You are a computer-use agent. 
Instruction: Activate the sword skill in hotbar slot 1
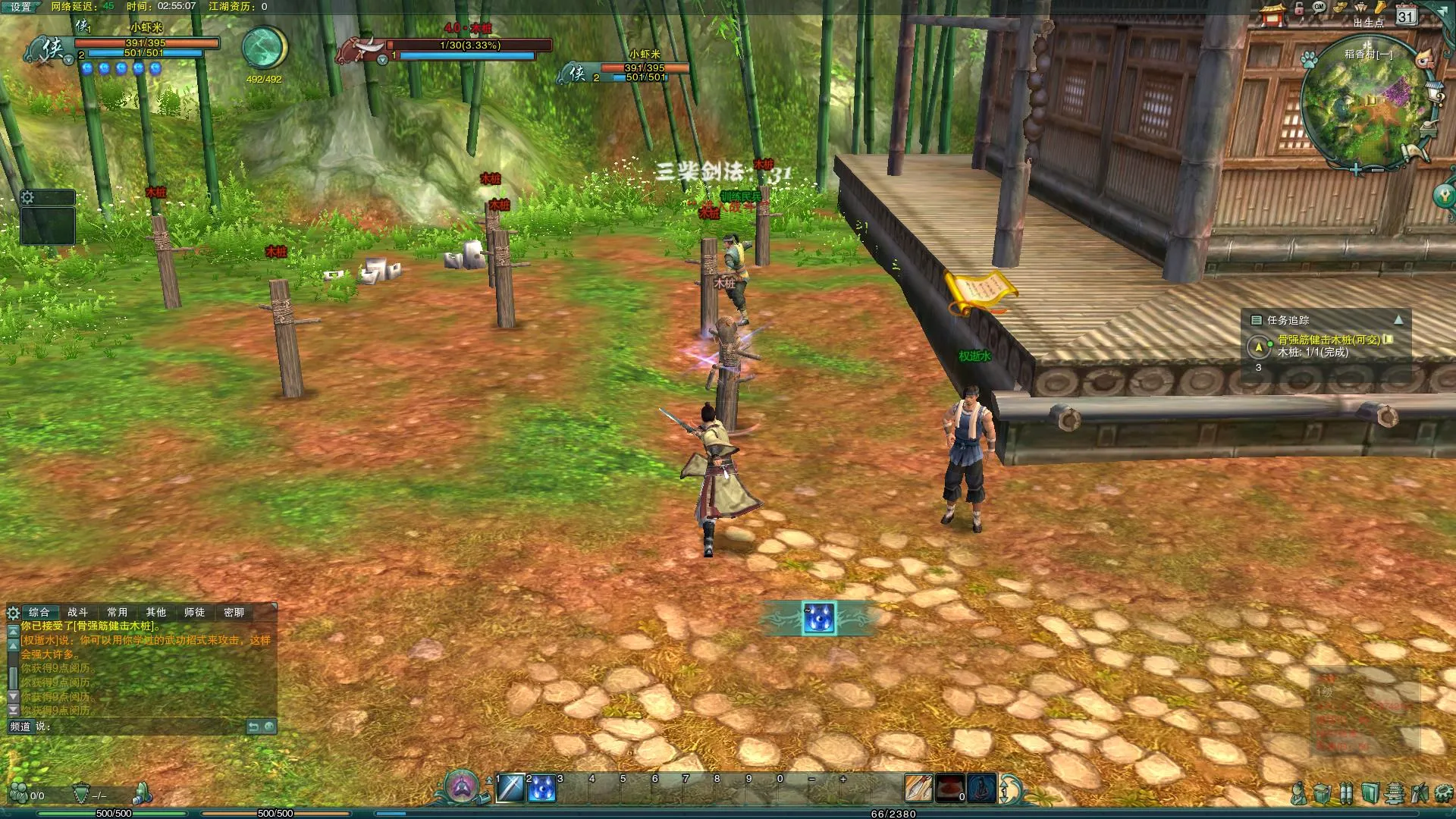(510, 789)
